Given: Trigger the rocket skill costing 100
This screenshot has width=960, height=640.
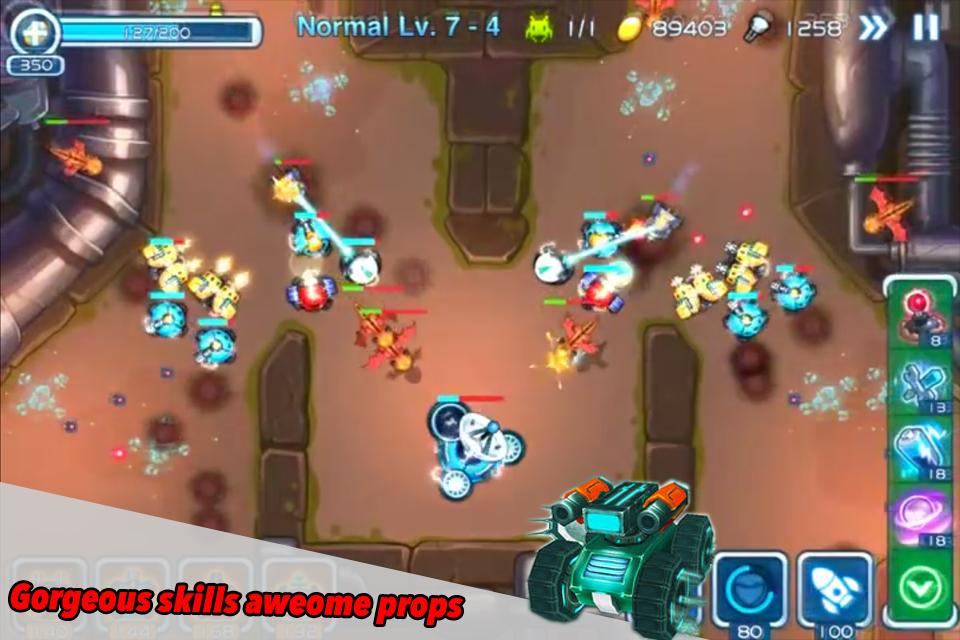Looking at the screenshot, I should 834,592.
